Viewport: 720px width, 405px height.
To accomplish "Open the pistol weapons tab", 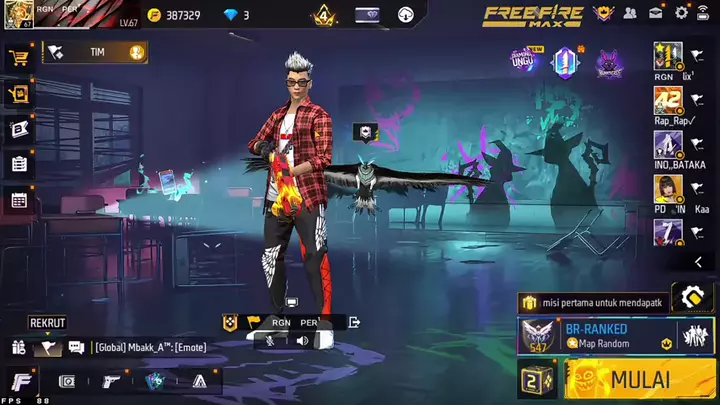I will click(x=112, y=381).
